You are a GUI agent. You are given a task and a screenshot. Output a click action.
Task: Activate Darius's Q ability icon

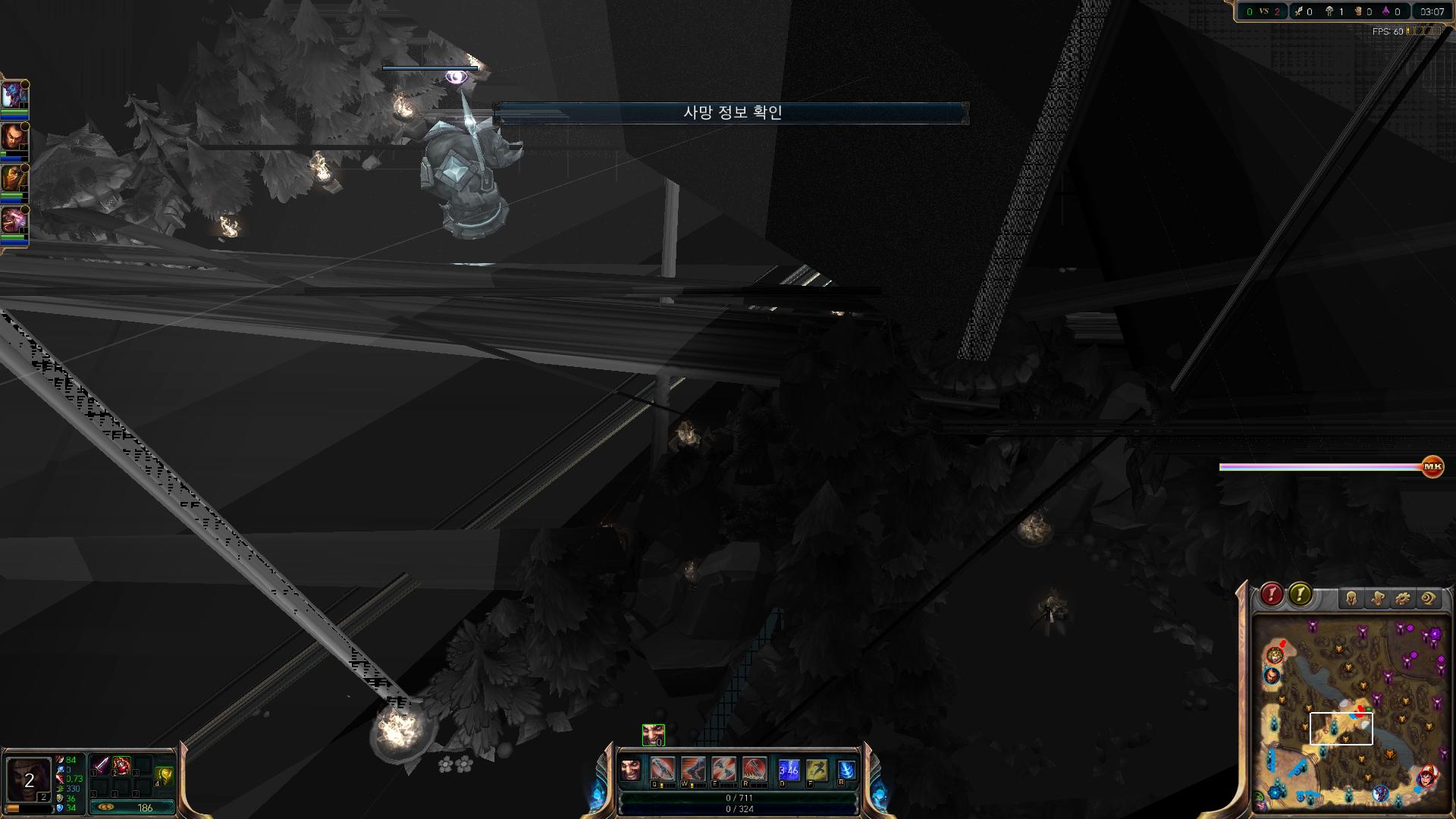point(662,770)
